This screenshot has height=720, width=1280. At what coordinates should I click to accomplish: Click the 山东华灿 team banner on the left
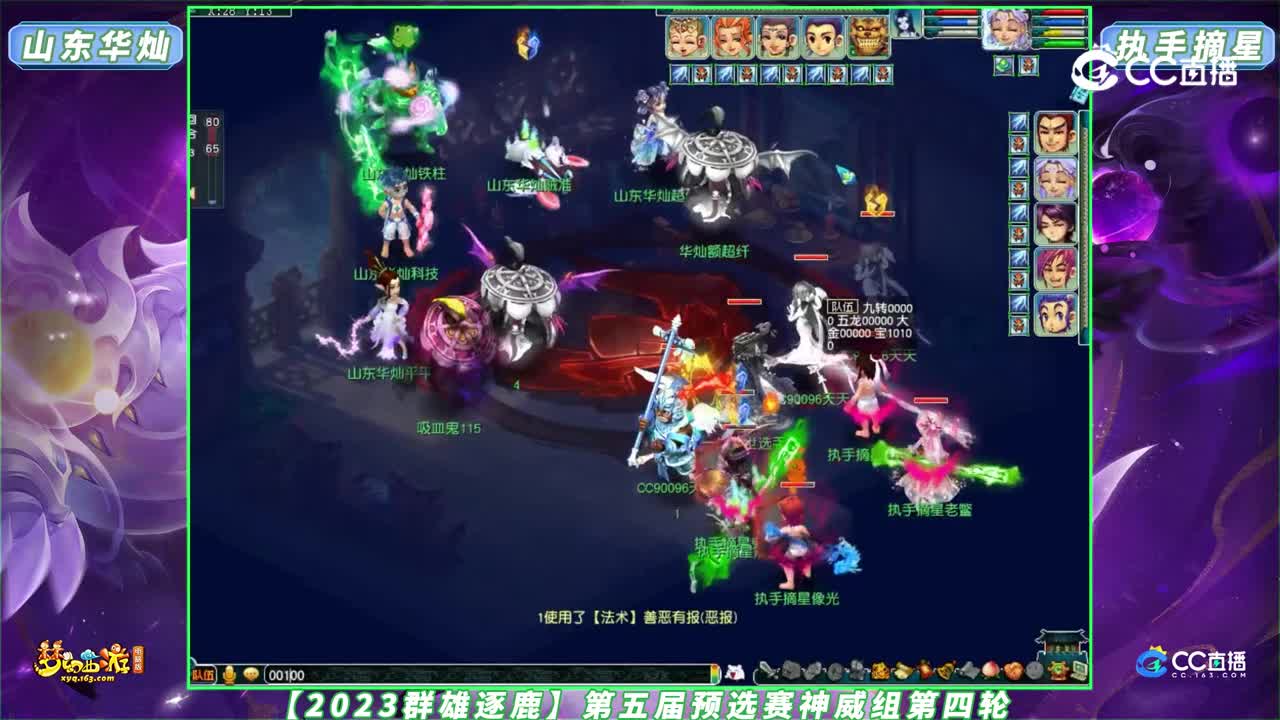(x=95, y=43)
